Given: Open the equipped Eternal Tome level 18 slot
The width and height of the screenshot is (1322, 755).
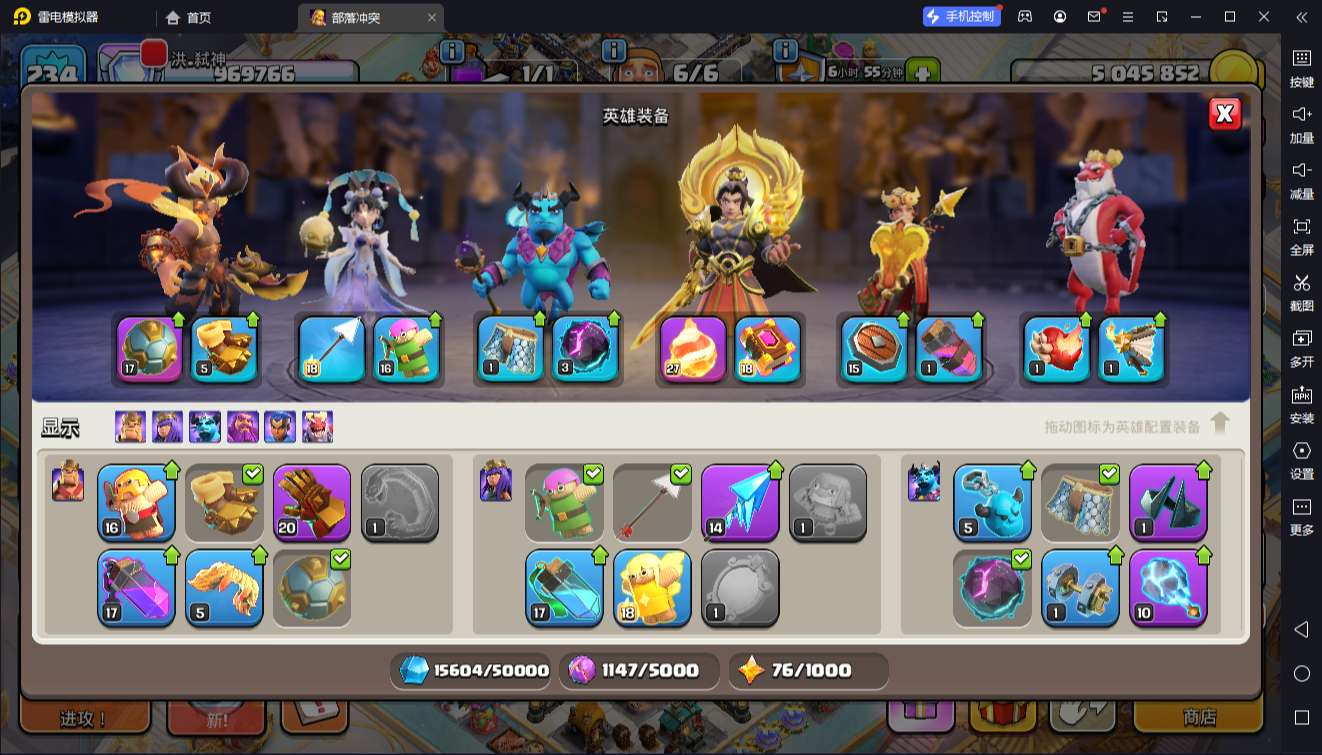Looking at the screenshot, I should (x=768, y=349).
